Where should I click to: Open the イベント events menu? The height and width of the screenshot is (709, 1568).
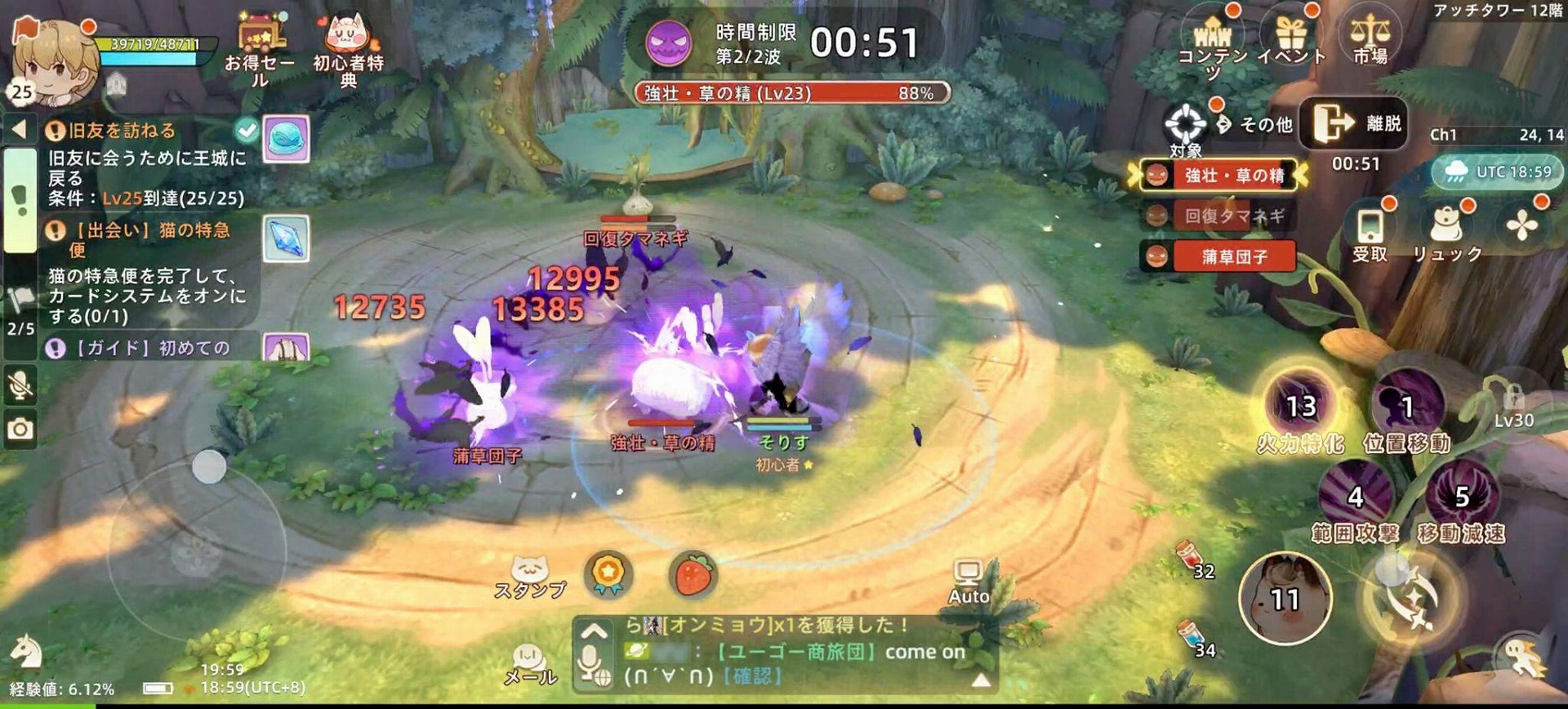pos(1290,38)
